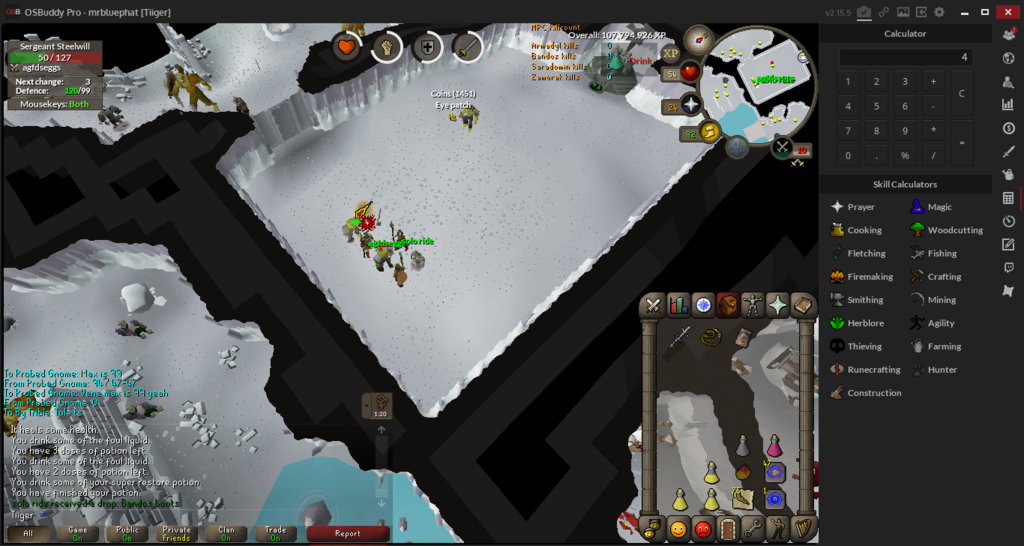Click the red Report button
The width and height of the screenshot is (1024, 546).
tap(347, 533)
